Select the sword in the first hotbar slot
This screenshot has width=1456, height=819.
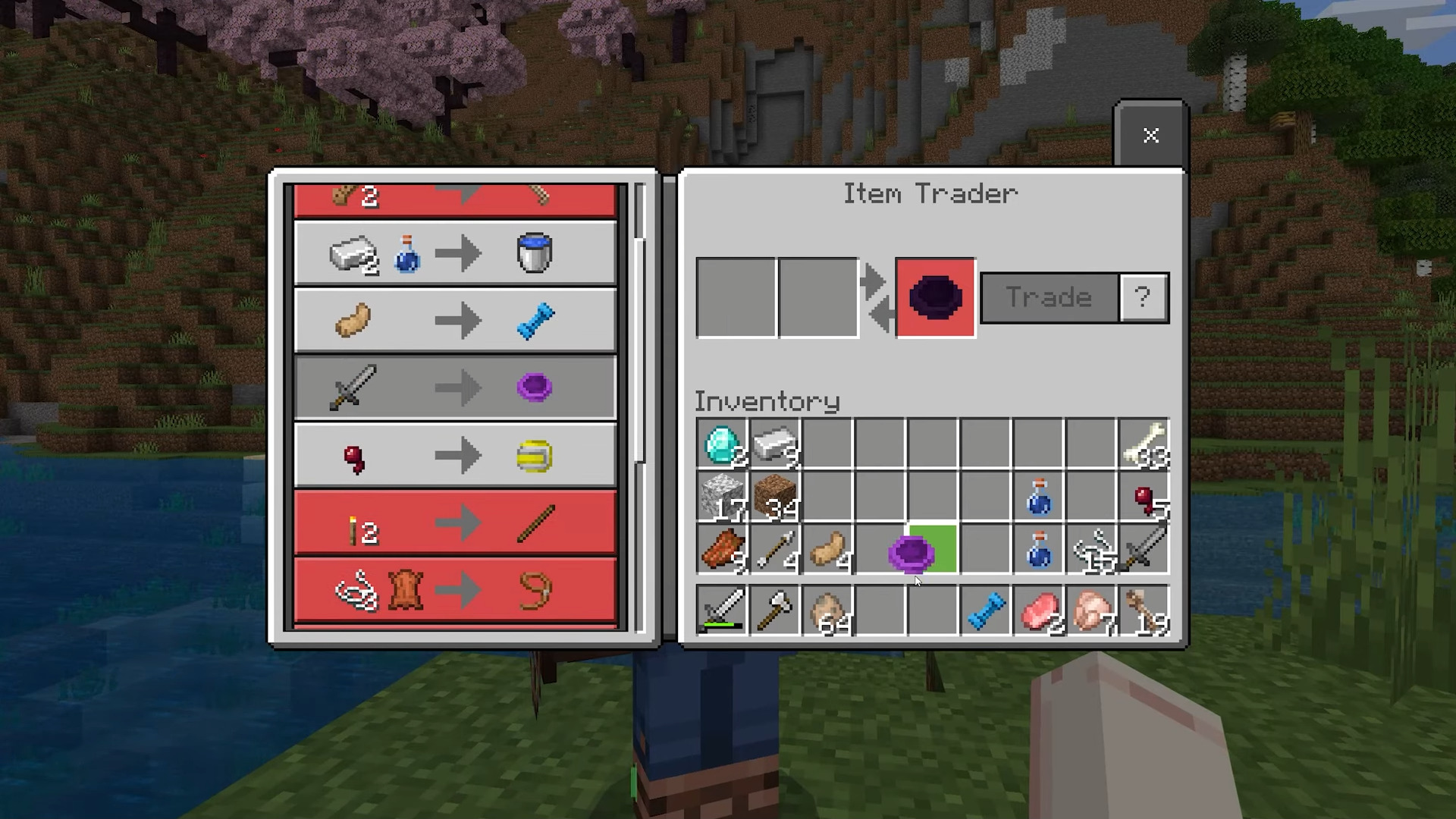tap(722, 609)
